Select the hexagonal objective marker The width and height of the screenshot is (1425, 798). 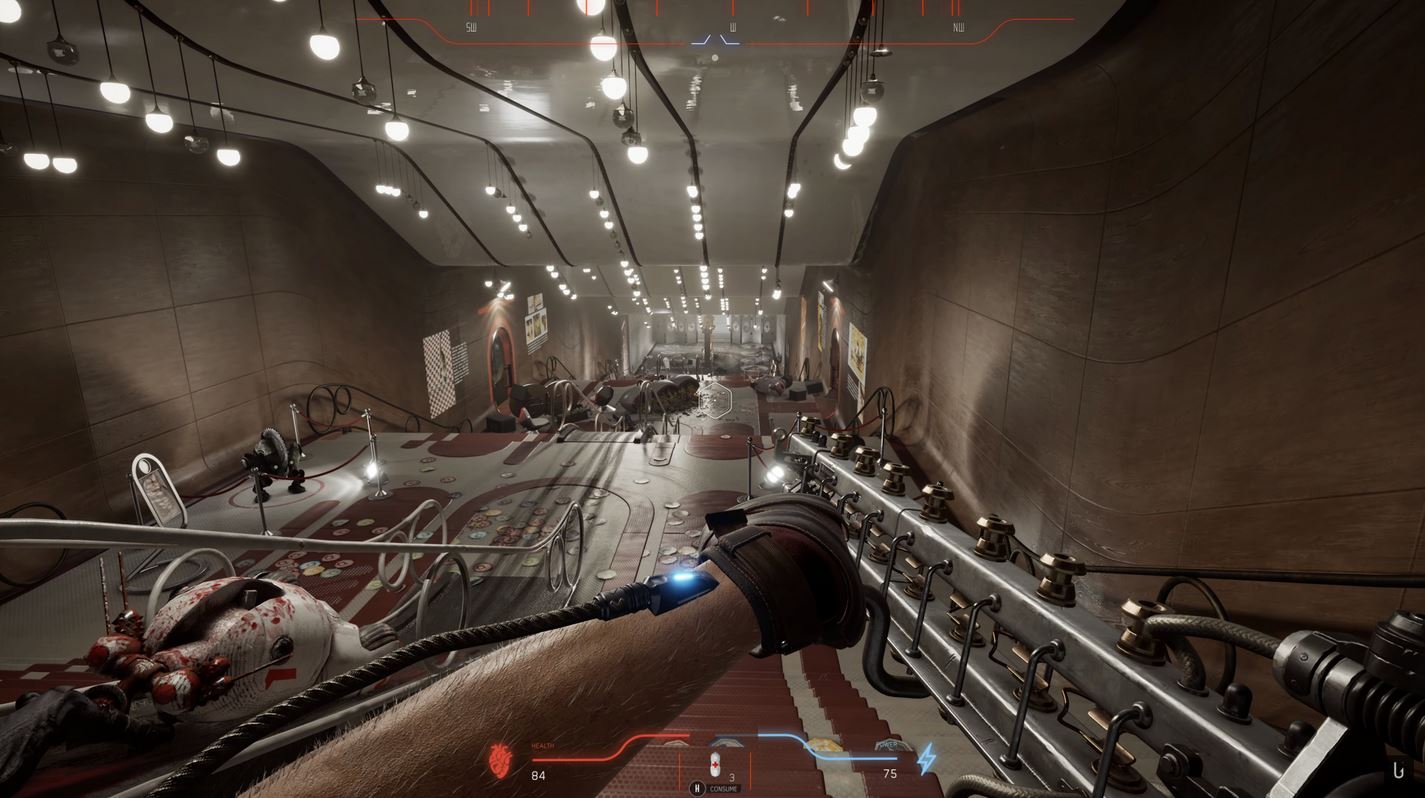click(x=715, y=400)
